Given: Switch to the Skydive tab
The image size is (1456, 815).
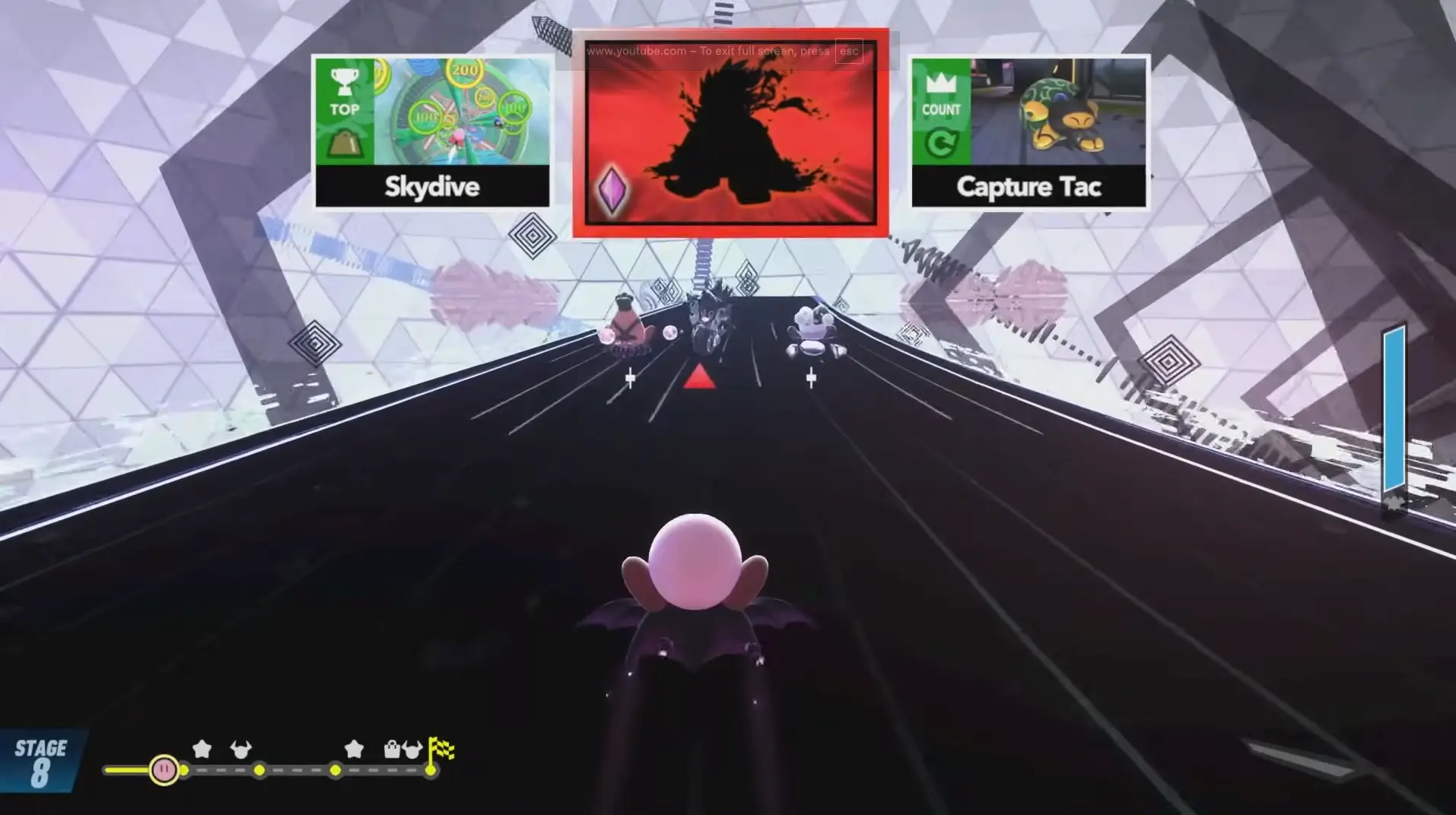Looking at the screenshot, I should [431, 188].
